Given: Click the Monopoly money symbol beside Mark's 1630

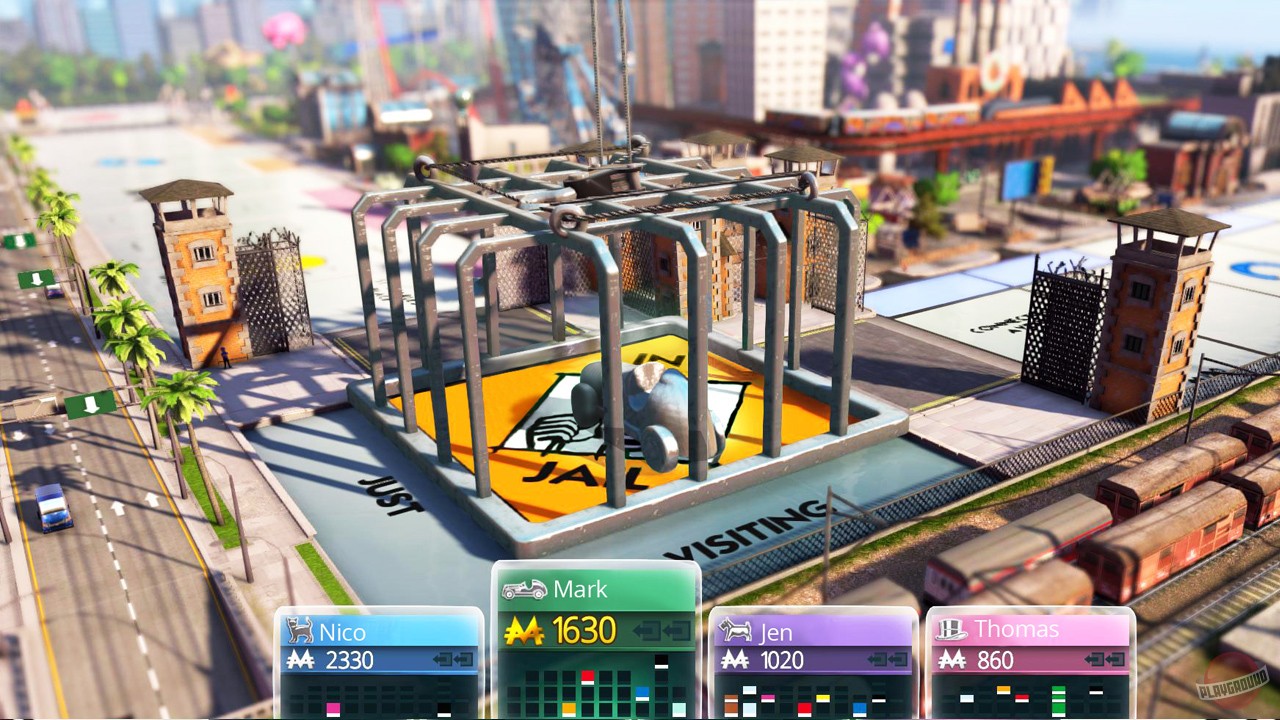Looking at the screenshot, I should (522, 631).
